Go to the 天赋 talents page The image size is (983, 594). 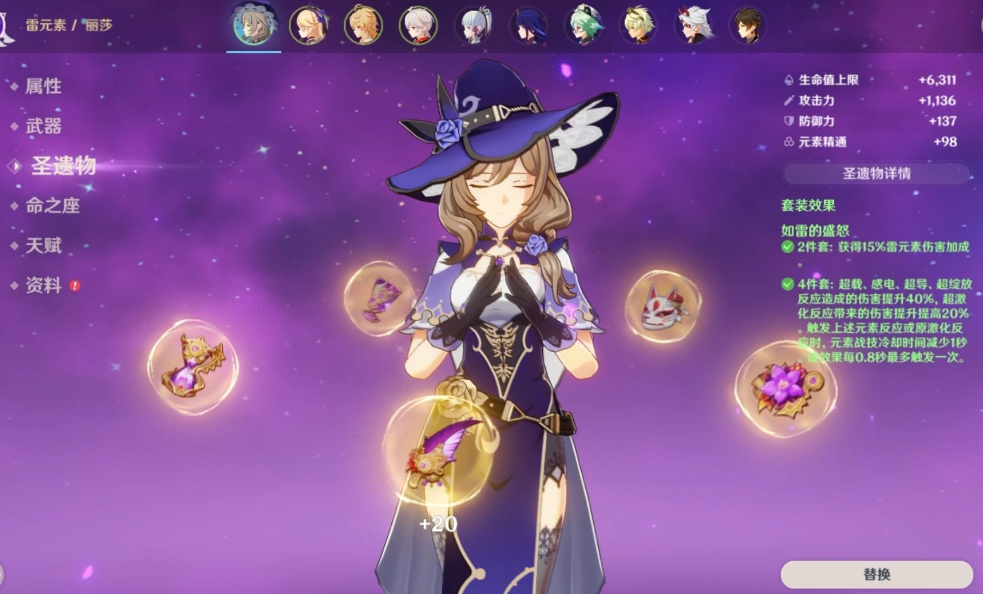(x=43, y=246)
